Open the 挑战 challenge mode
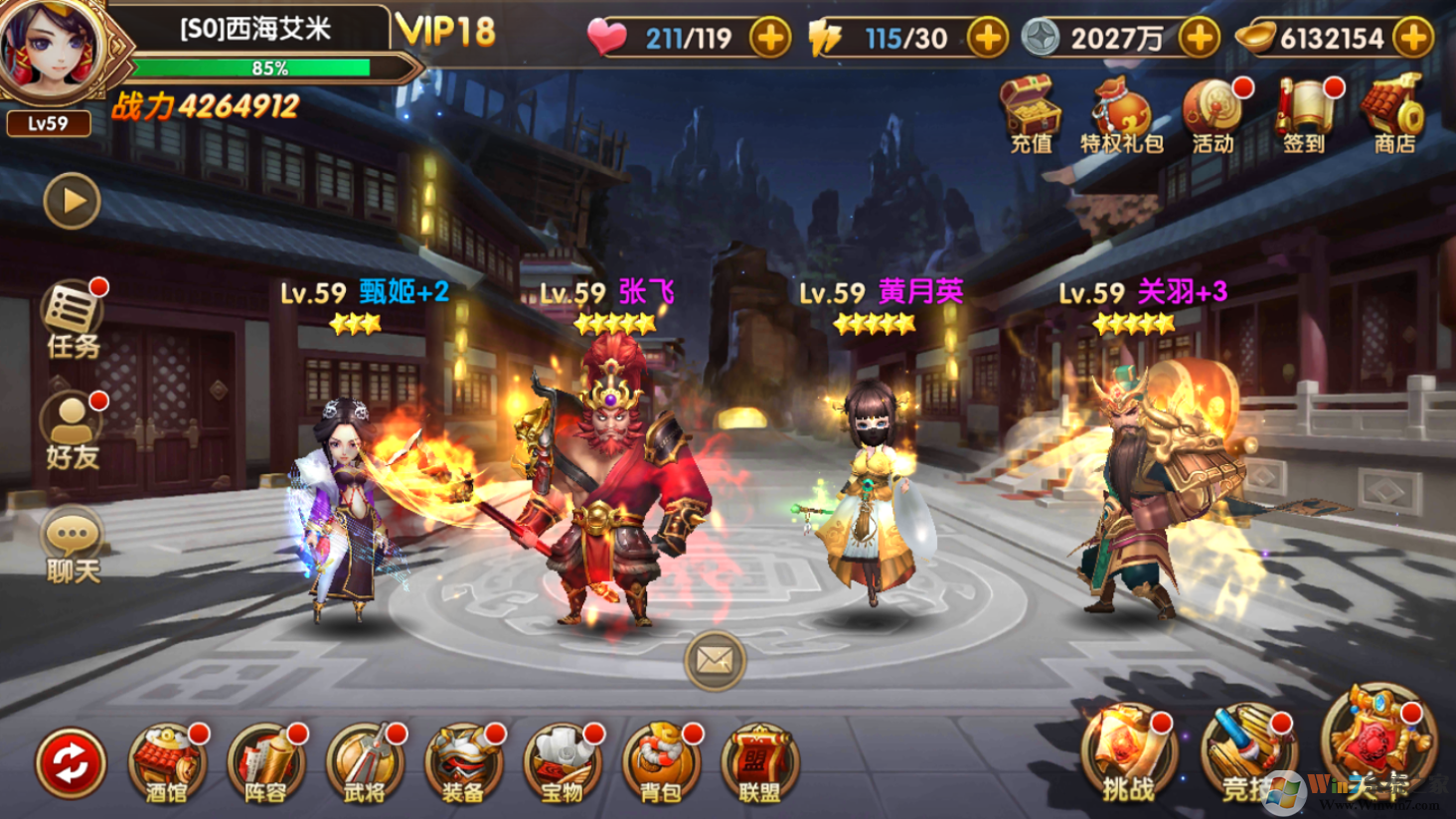The height and width of the screenshot is (819, 1456). pos(1129,755)
